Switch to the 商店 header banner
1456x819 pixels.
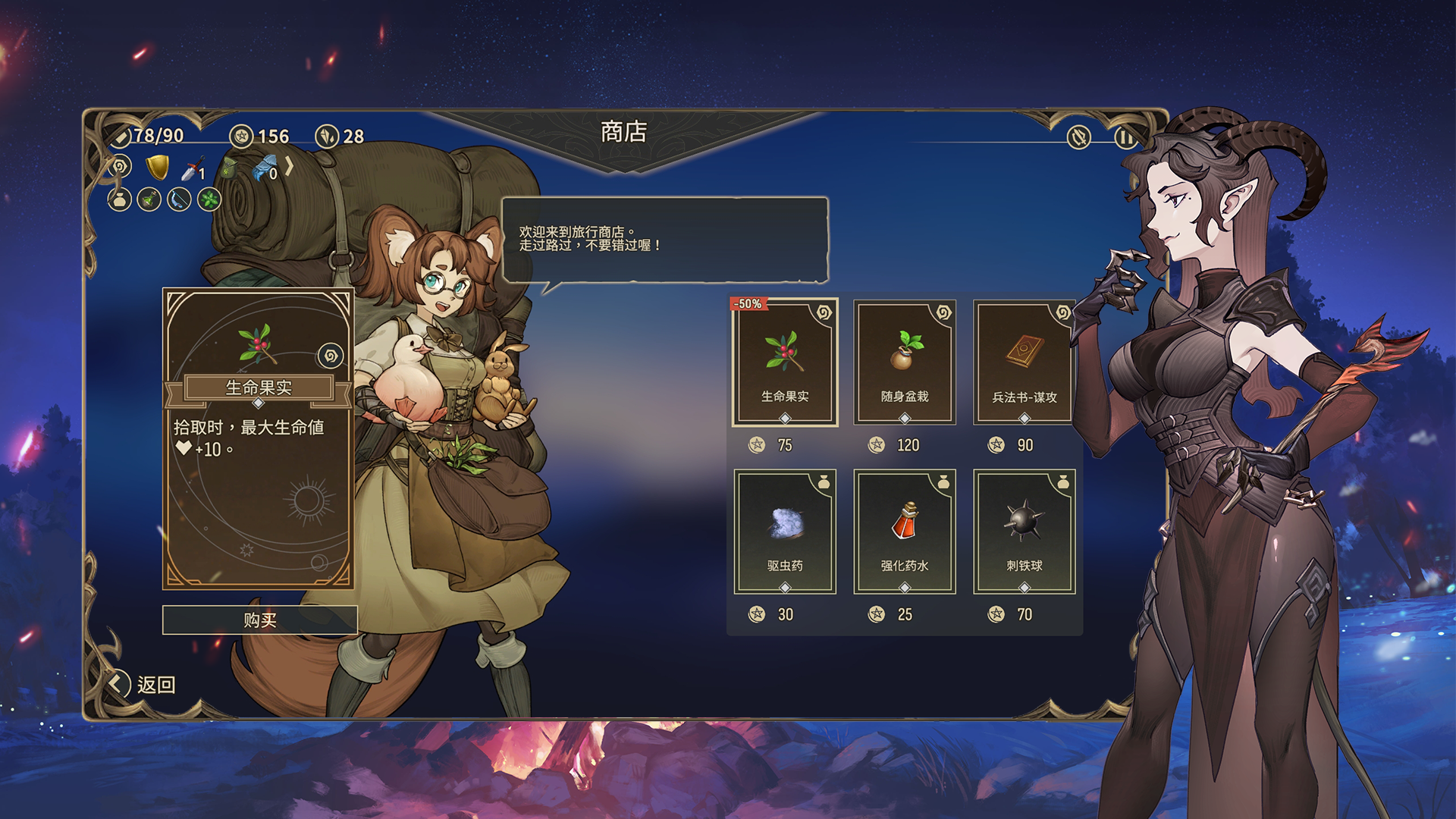[623, 130]
